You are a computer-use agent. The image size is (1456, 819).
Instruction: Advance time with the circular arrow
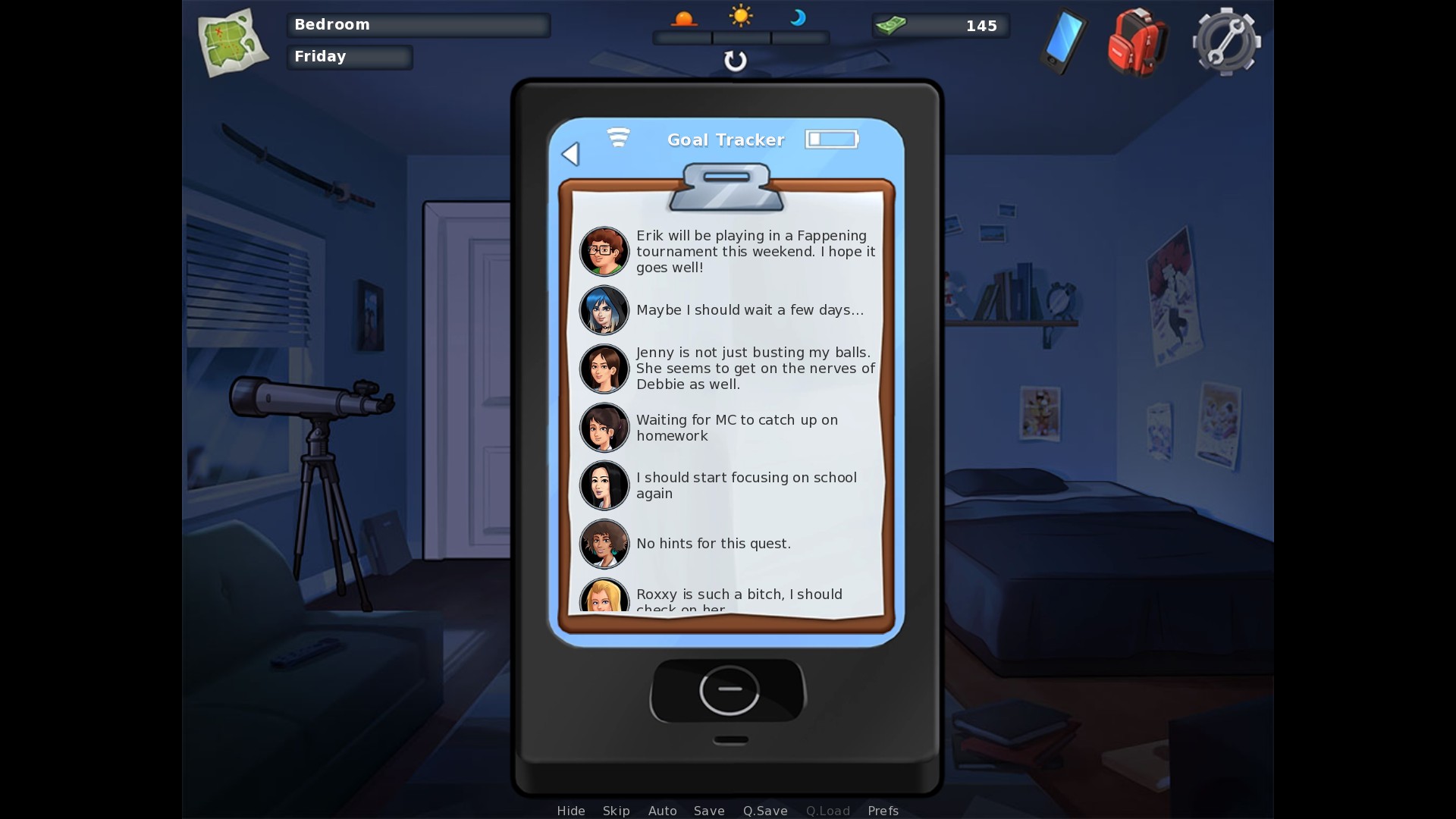pyautogui.click(x=735, y=61)
